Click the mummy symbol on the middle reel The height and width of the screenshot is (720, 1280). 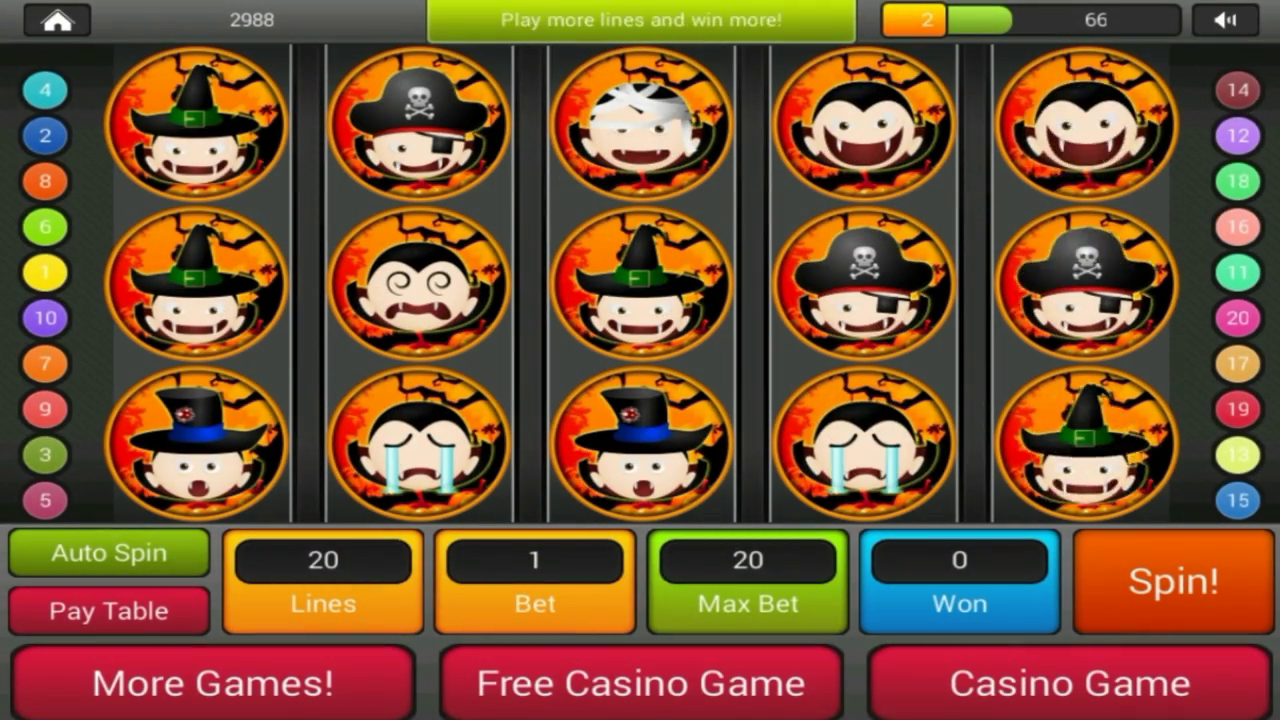tap(640, 123)
